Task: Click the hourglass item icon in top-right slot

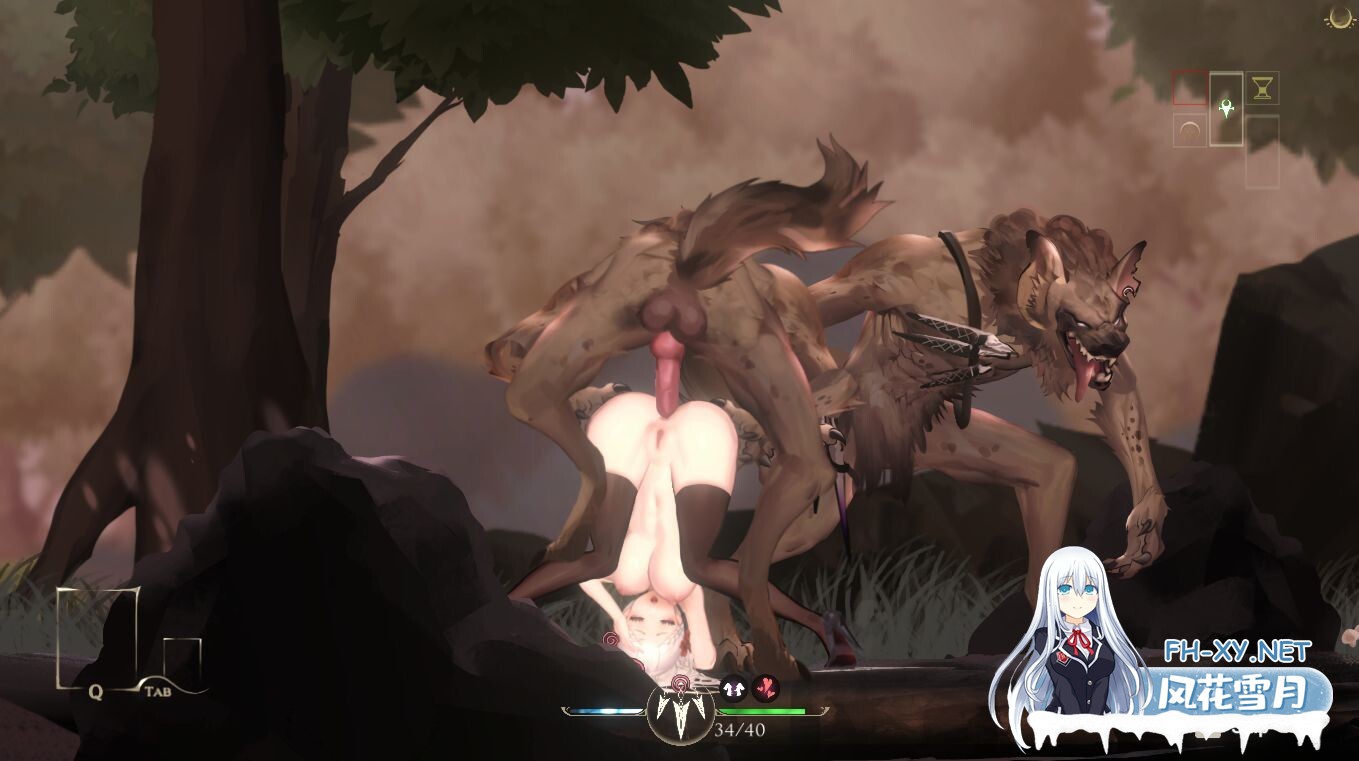Action: [x=1262, y=89]
